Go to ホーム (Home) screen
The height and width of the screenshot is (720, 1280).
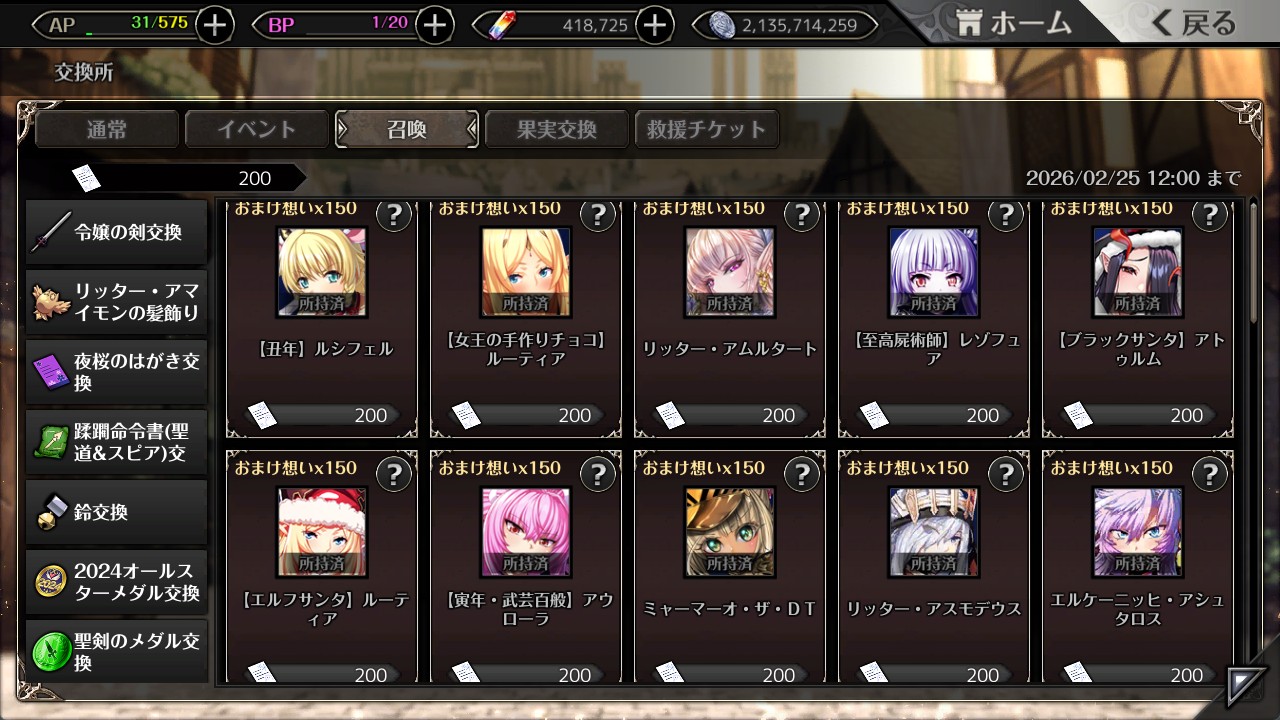click(x=1012, y=24)
